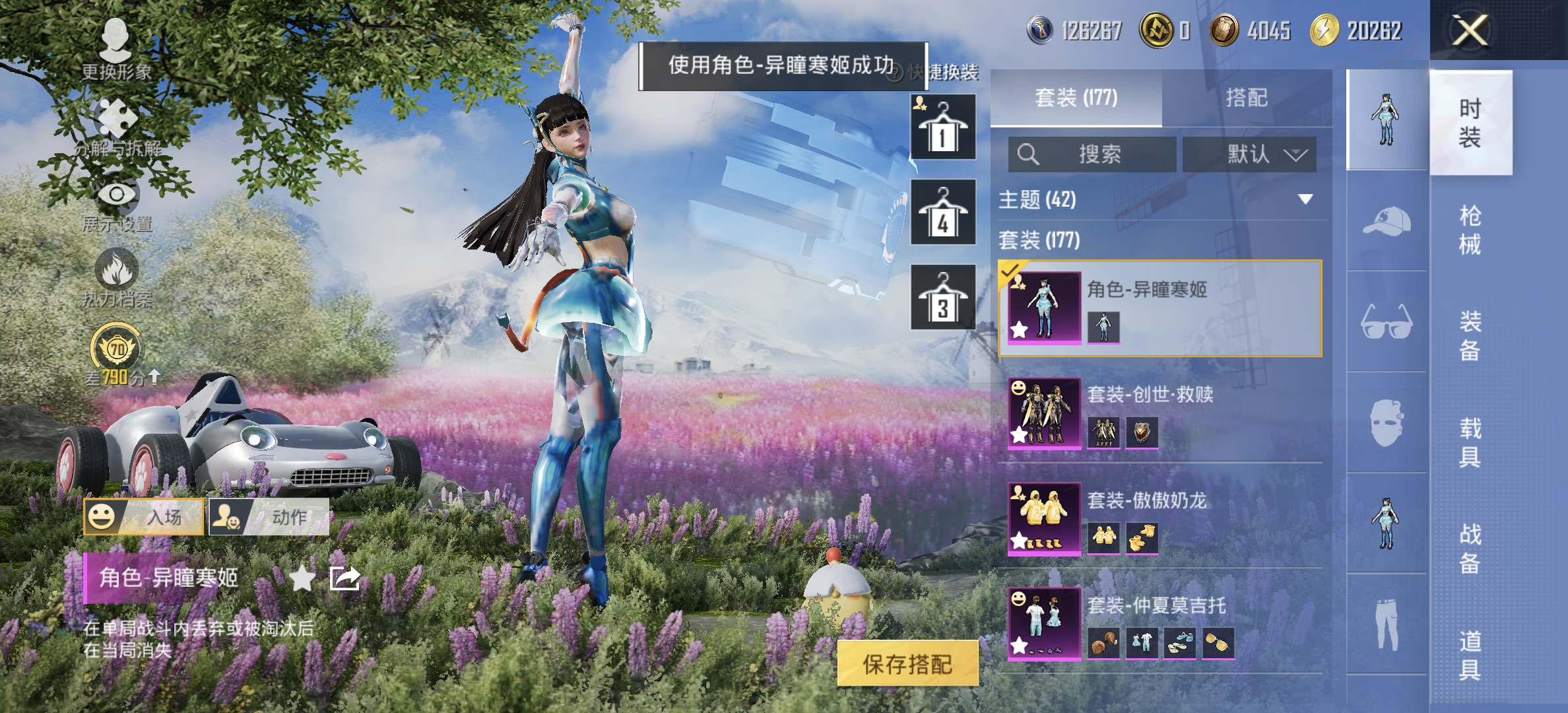Select outfit quick-swap hanger slot 1

942,127
